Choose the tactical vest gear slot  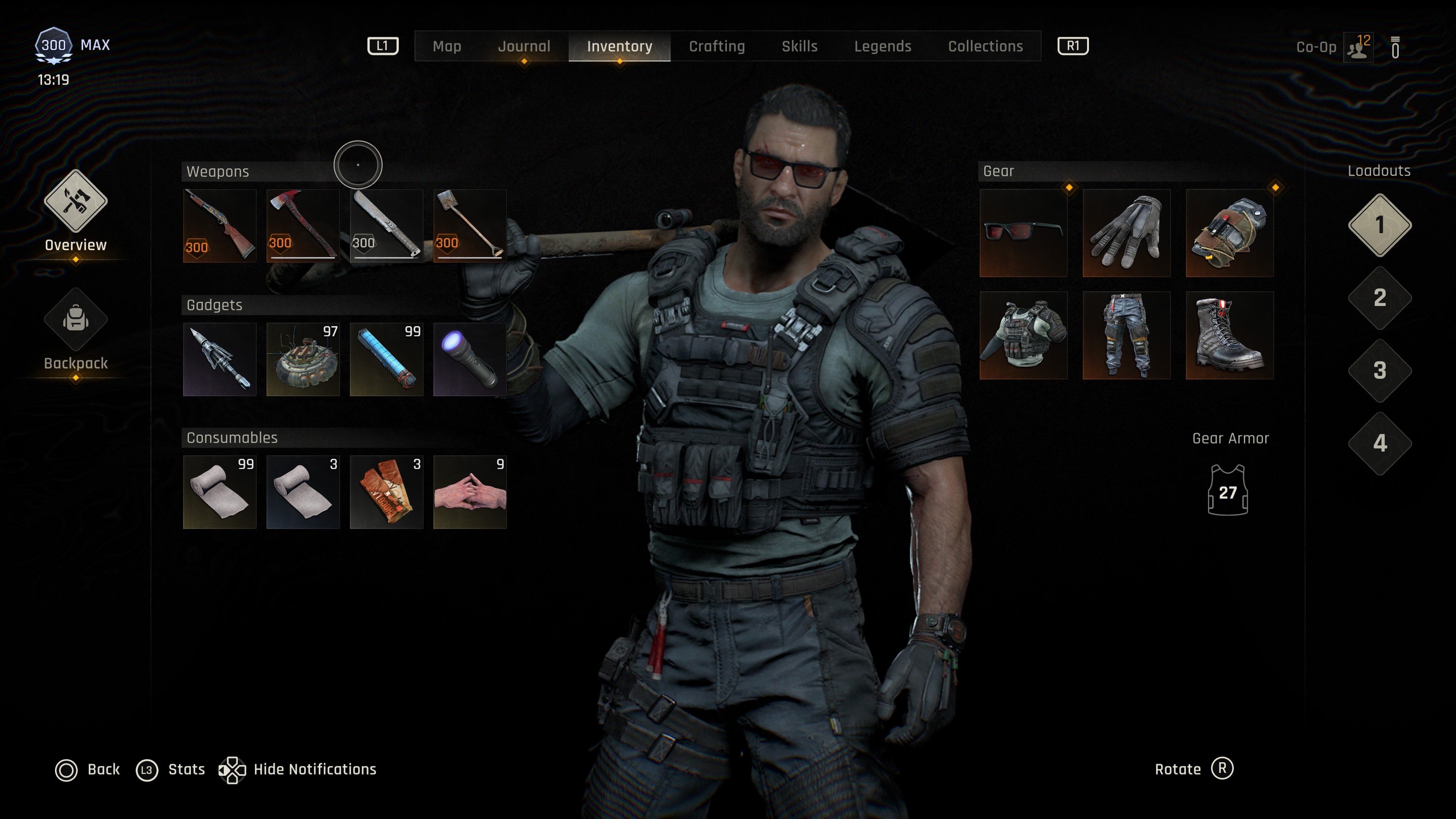[x=1023, y=335]
